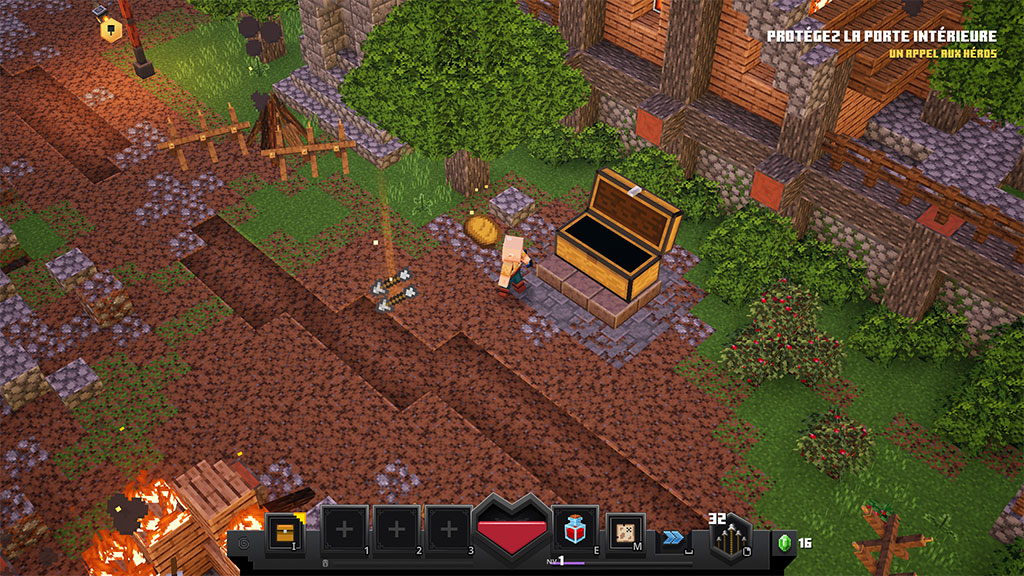This screenshot has width=1024, height=576.
Task: Use the red health potion
Action: [575, 529]
